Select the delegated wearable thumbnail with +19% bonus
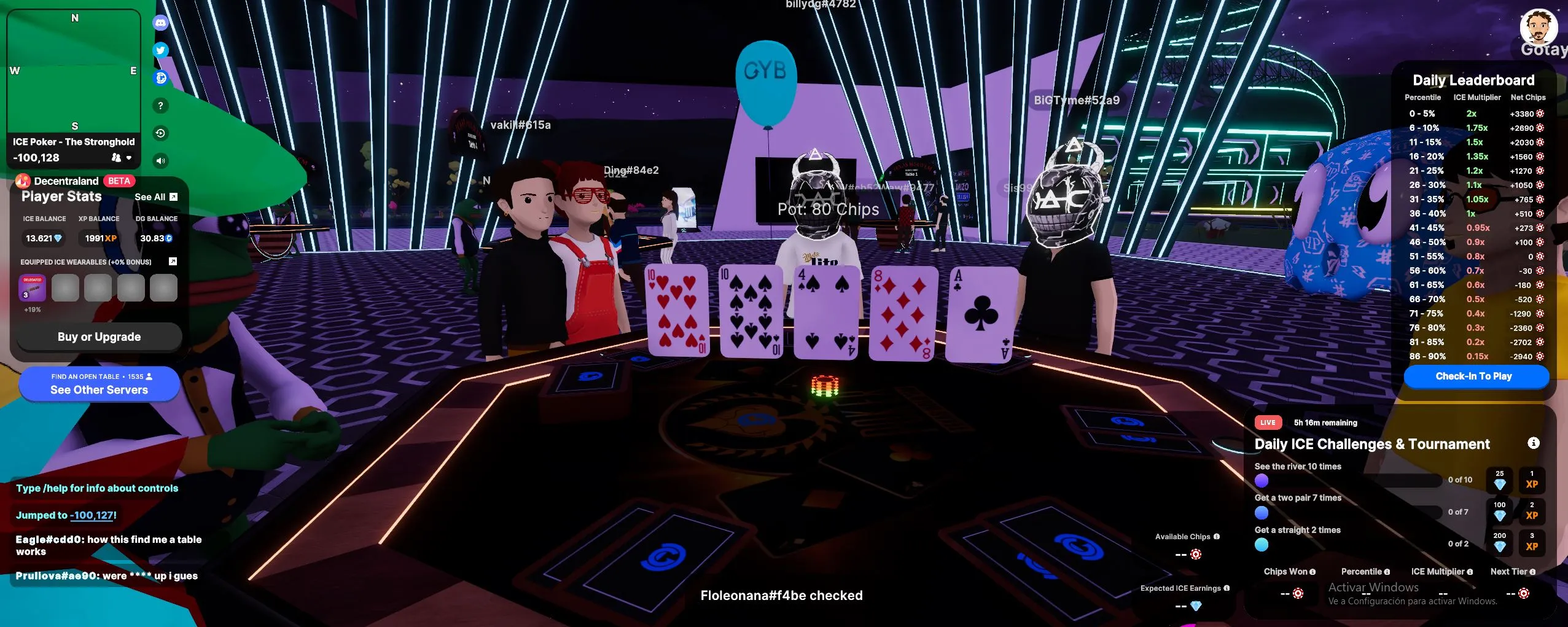1568x627 pixels. click(31, 287)
